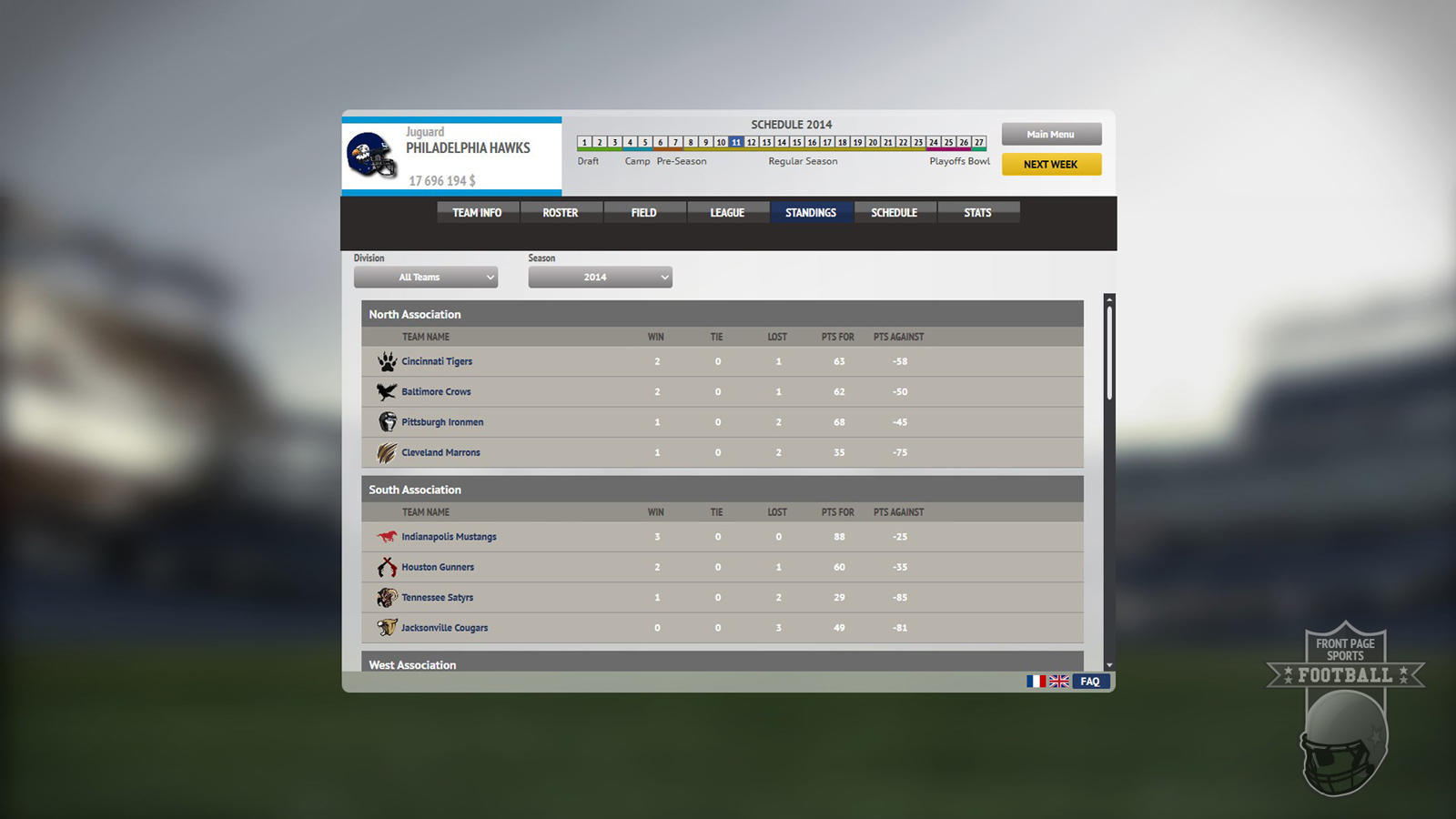Open the Season dropdown set to 2014
Viewport: 1456px width, 819px height.
(600, 277)
